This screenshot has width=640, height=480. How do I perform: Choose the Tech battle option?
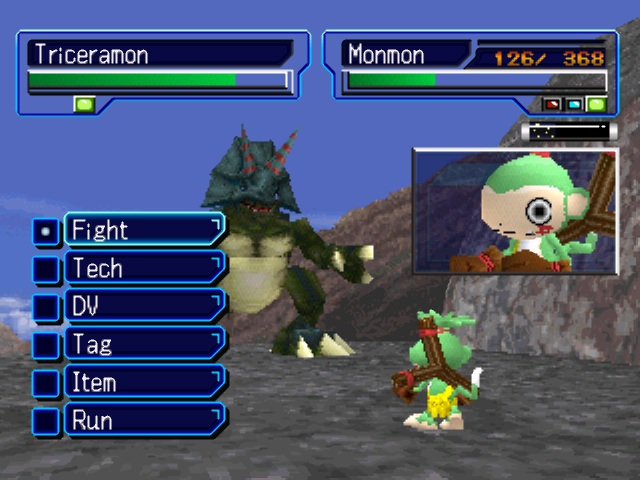[143, 268]
